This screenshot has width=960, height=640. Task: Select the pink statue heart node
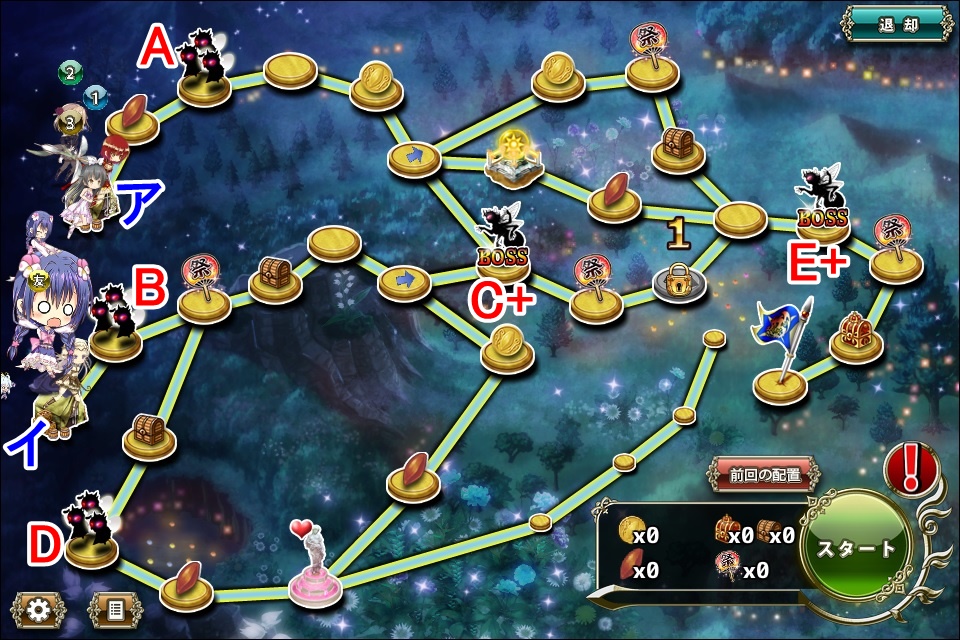(x=315, y=568)
